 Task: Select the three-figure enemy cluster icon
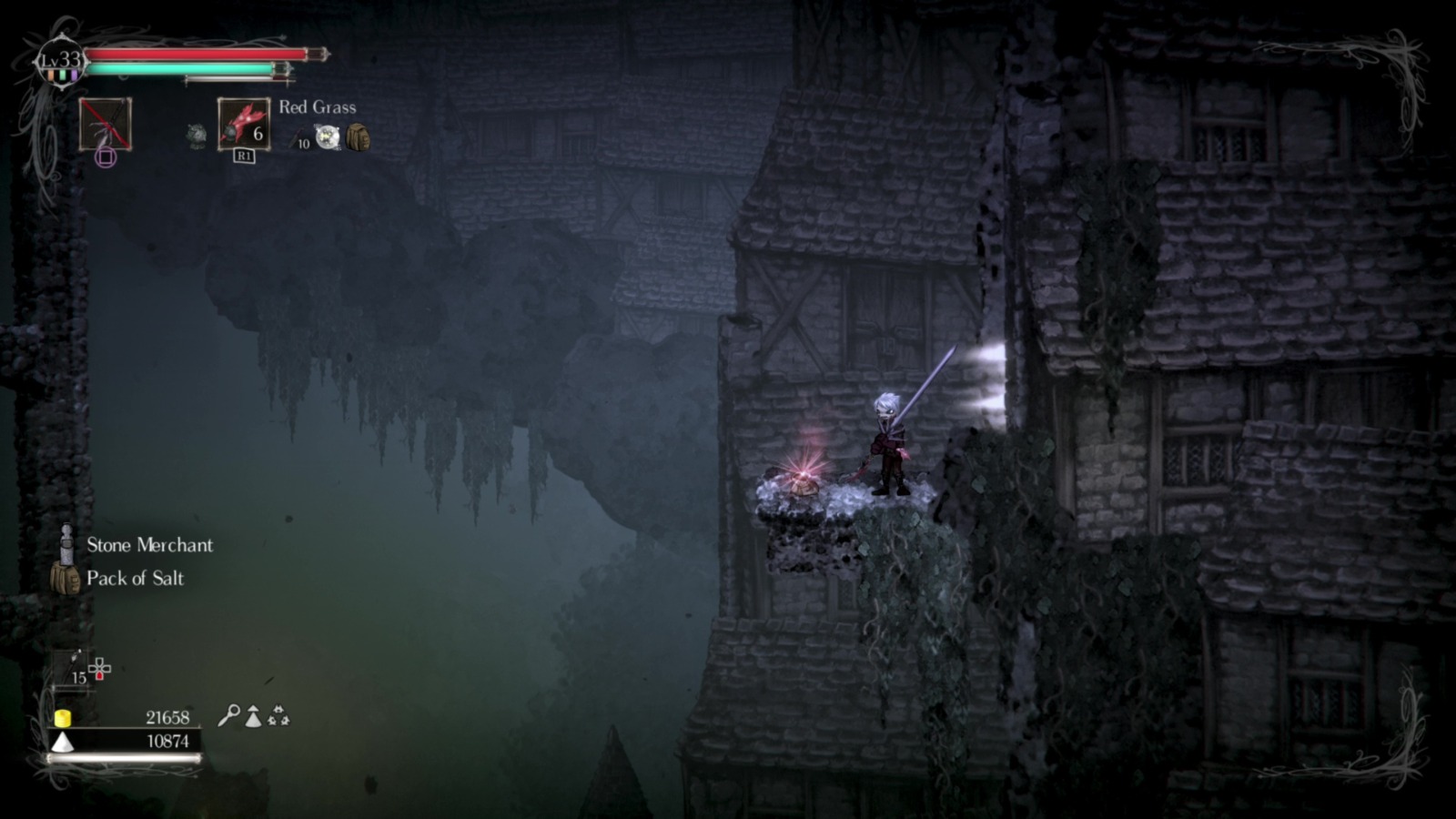[278, 717]
